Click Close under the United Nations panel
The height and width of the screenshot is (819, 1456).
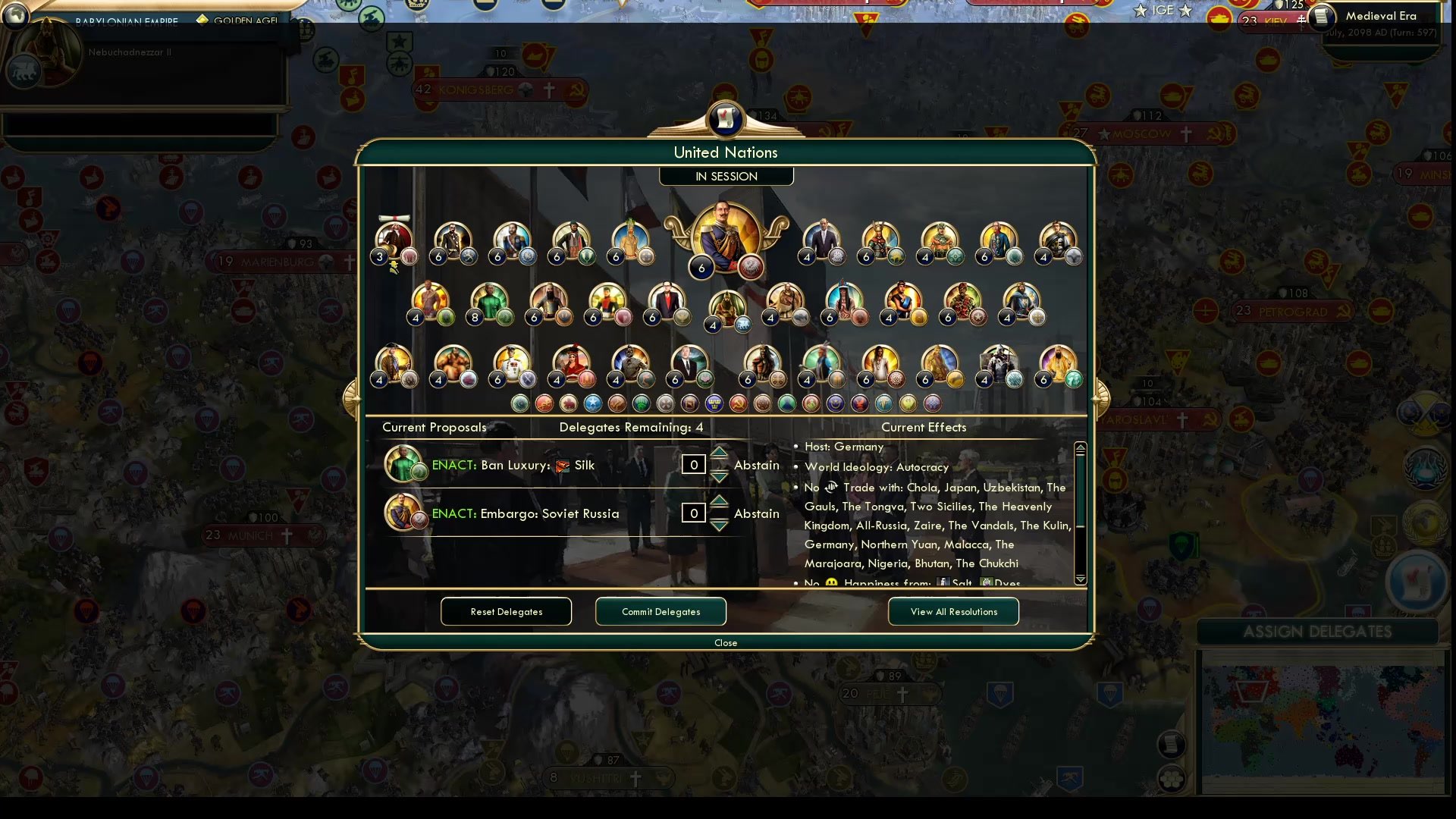click(726, 642)
